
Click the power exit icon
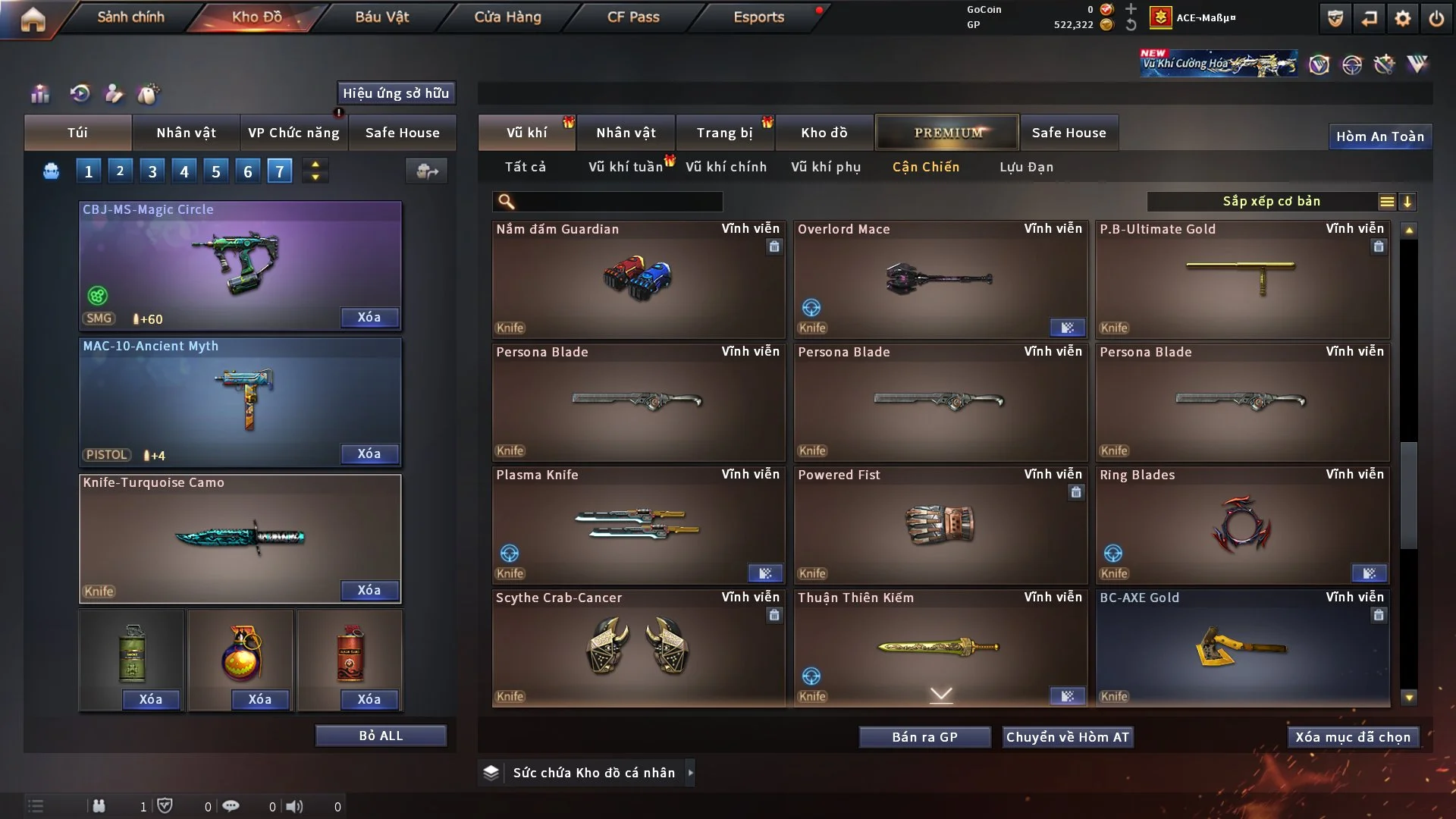pyautogui.click(x=1436, y=18)
